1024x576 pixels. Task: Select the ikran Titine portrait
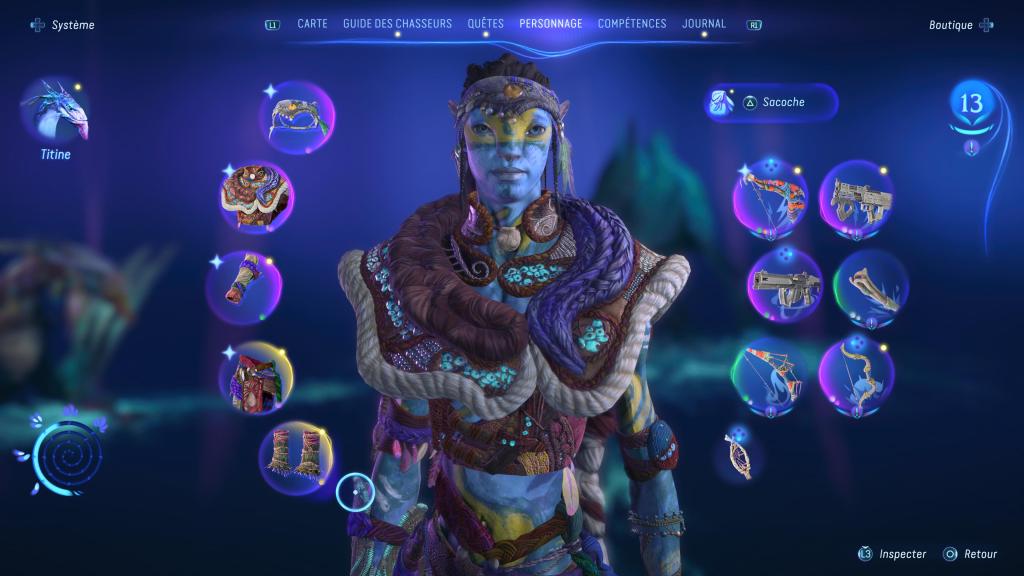click(x=55, y=112)
